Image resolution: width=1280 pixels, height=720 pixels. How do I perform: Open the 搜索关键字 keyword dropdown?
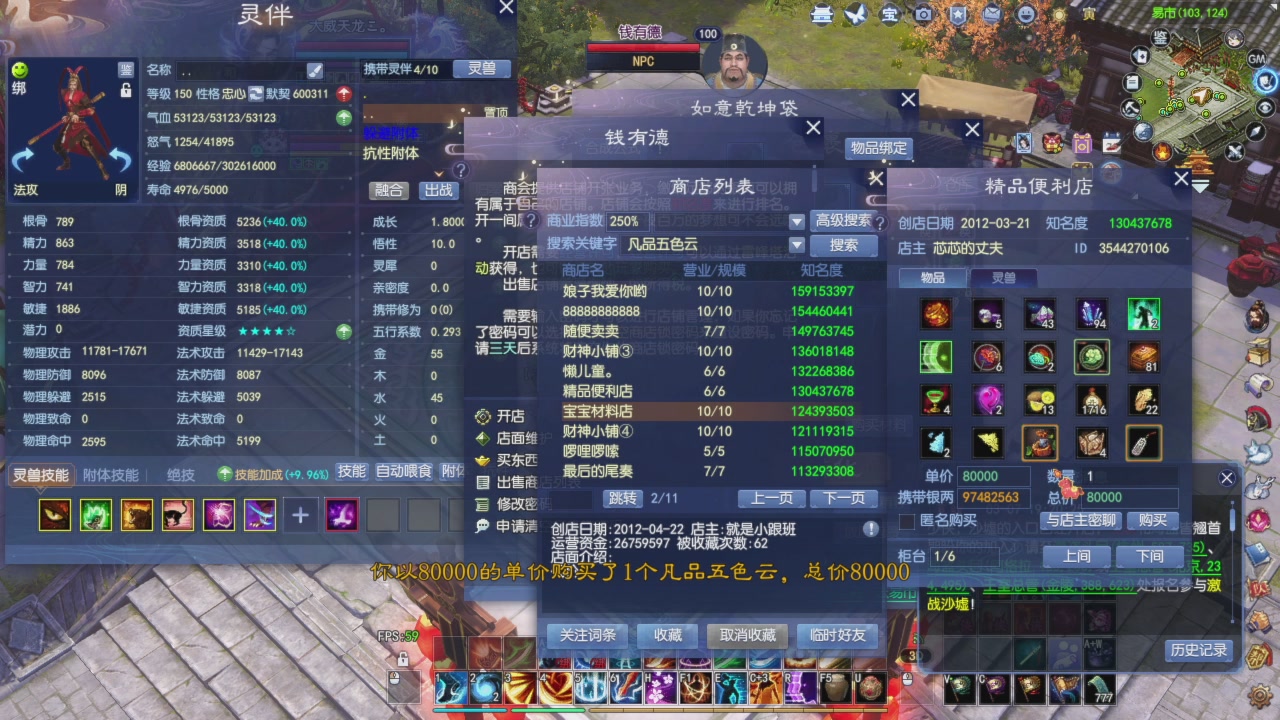click(796, 244)
